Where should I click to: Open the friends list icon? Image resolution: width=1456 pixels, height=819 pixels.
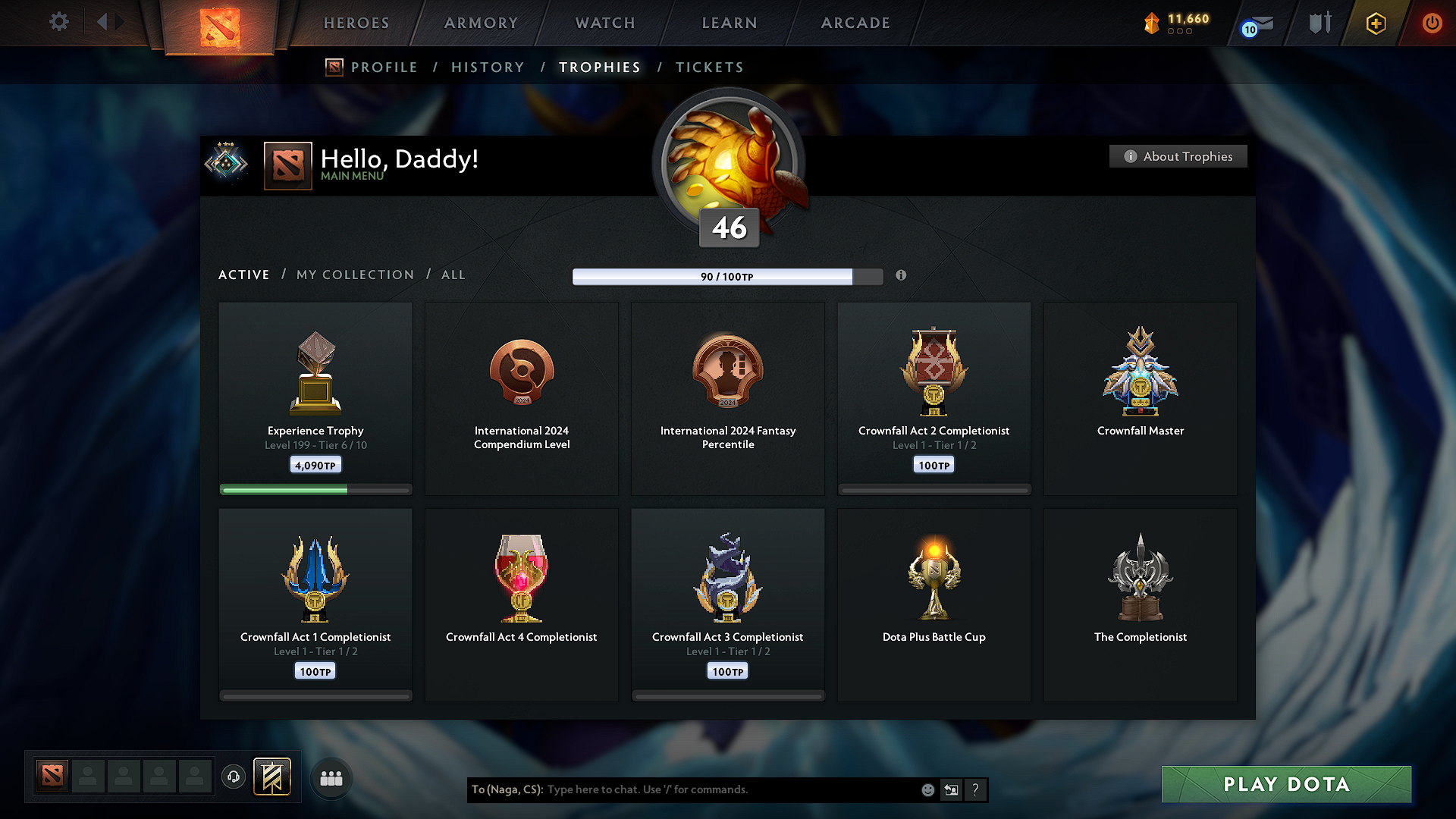(331, 777)
